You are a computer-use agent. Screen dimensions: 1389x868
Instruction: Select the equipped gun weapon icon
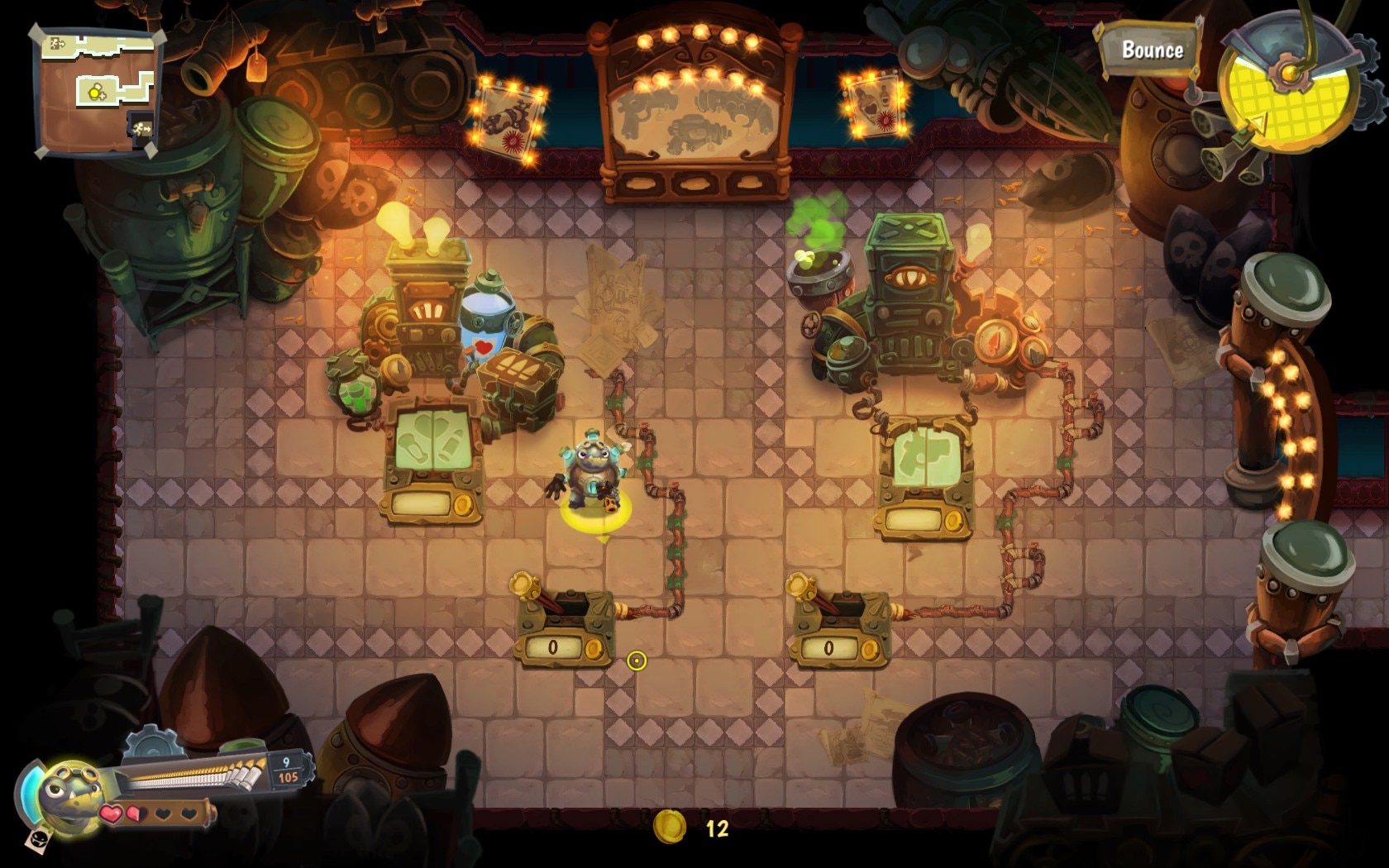pyautogui.click(x=190, y=773)
